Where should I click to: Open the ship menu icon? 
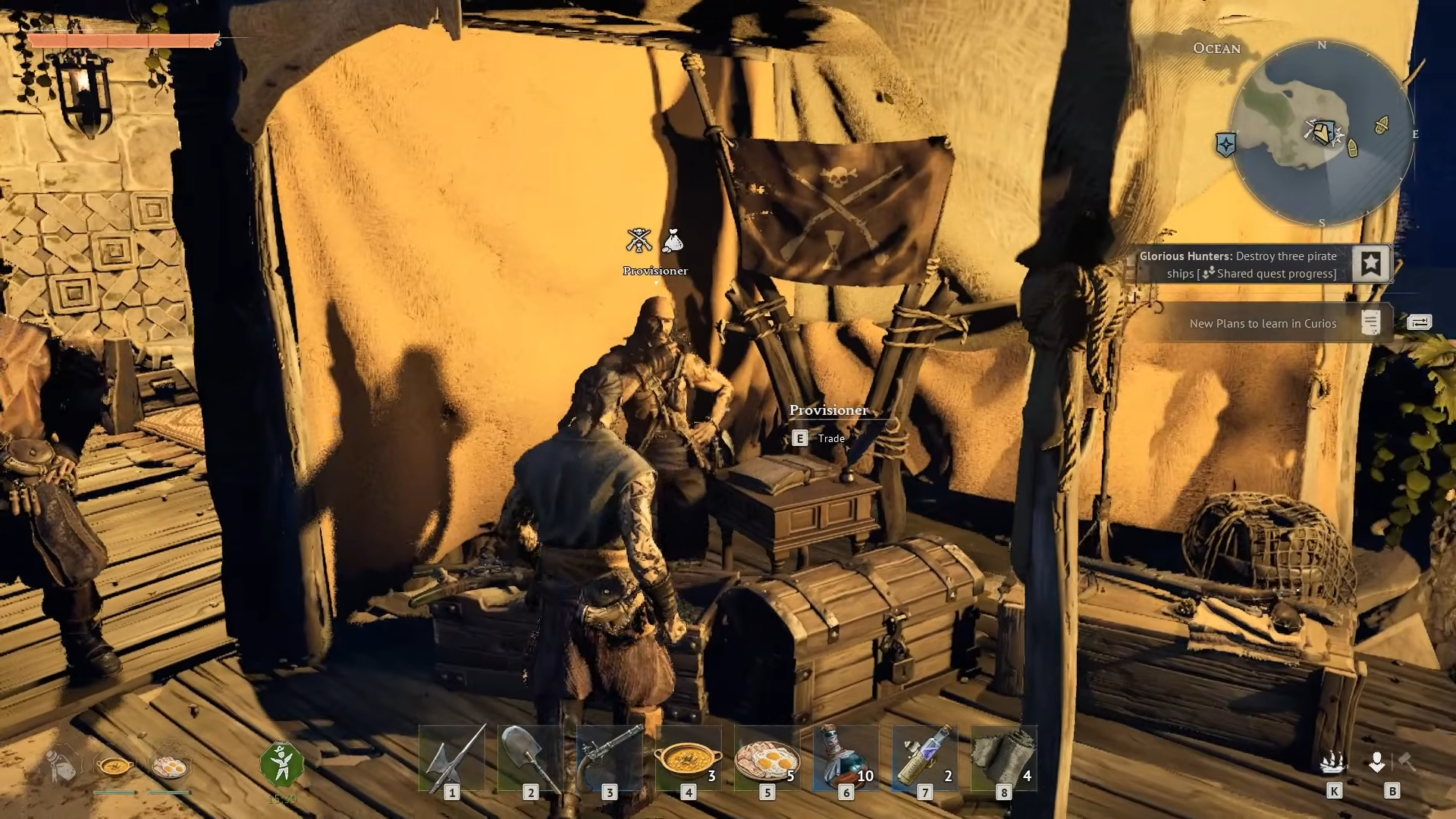coord(1332,763)
